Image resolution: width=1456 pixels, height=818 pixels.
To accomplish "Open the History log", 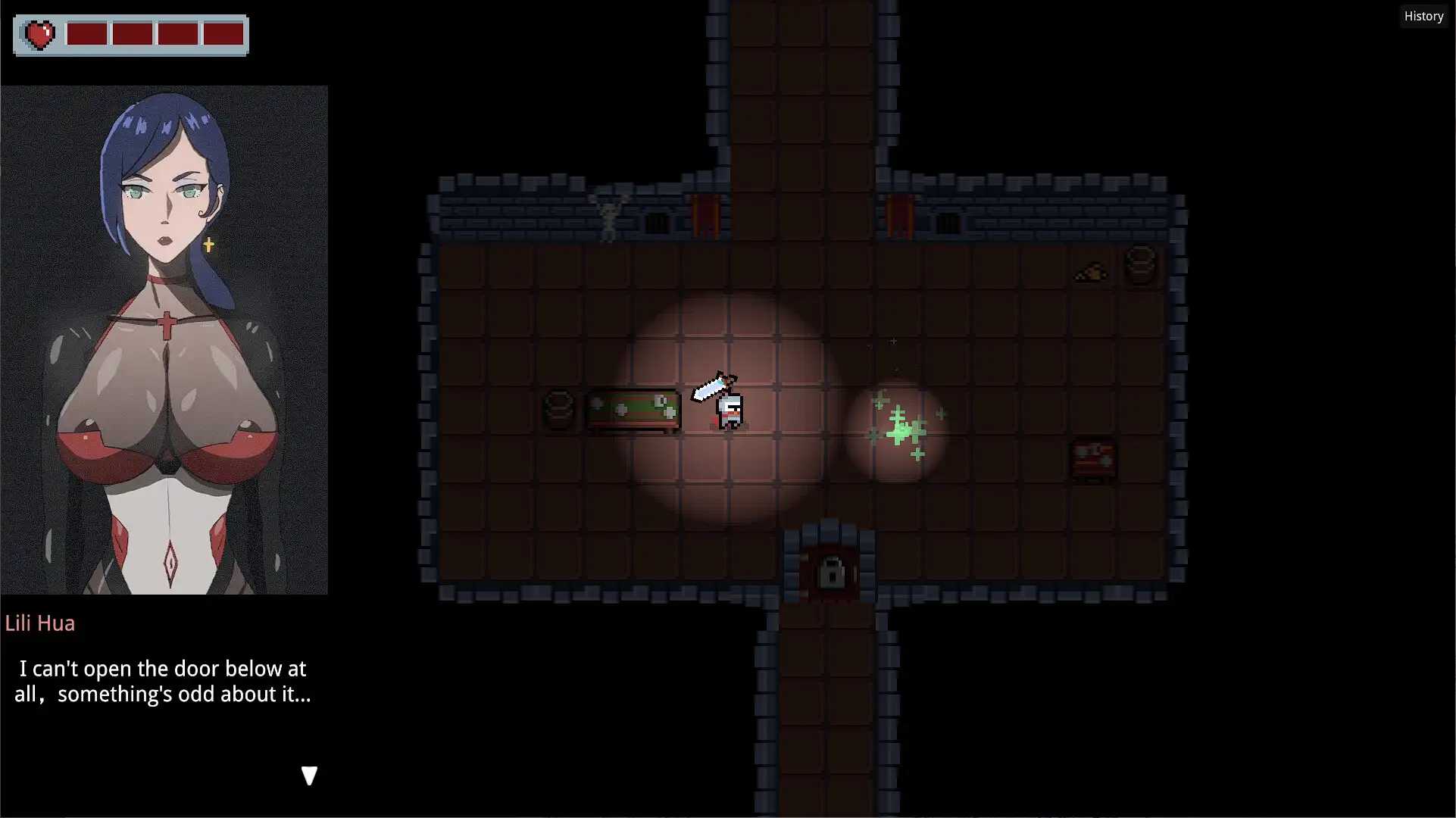I will click(x=1423, y=16).
